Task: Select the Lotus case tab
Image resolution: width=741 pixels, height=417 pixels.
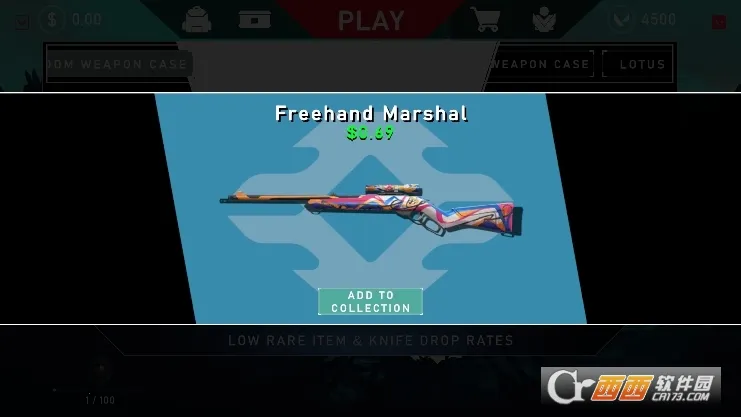Action: (641, 64)
